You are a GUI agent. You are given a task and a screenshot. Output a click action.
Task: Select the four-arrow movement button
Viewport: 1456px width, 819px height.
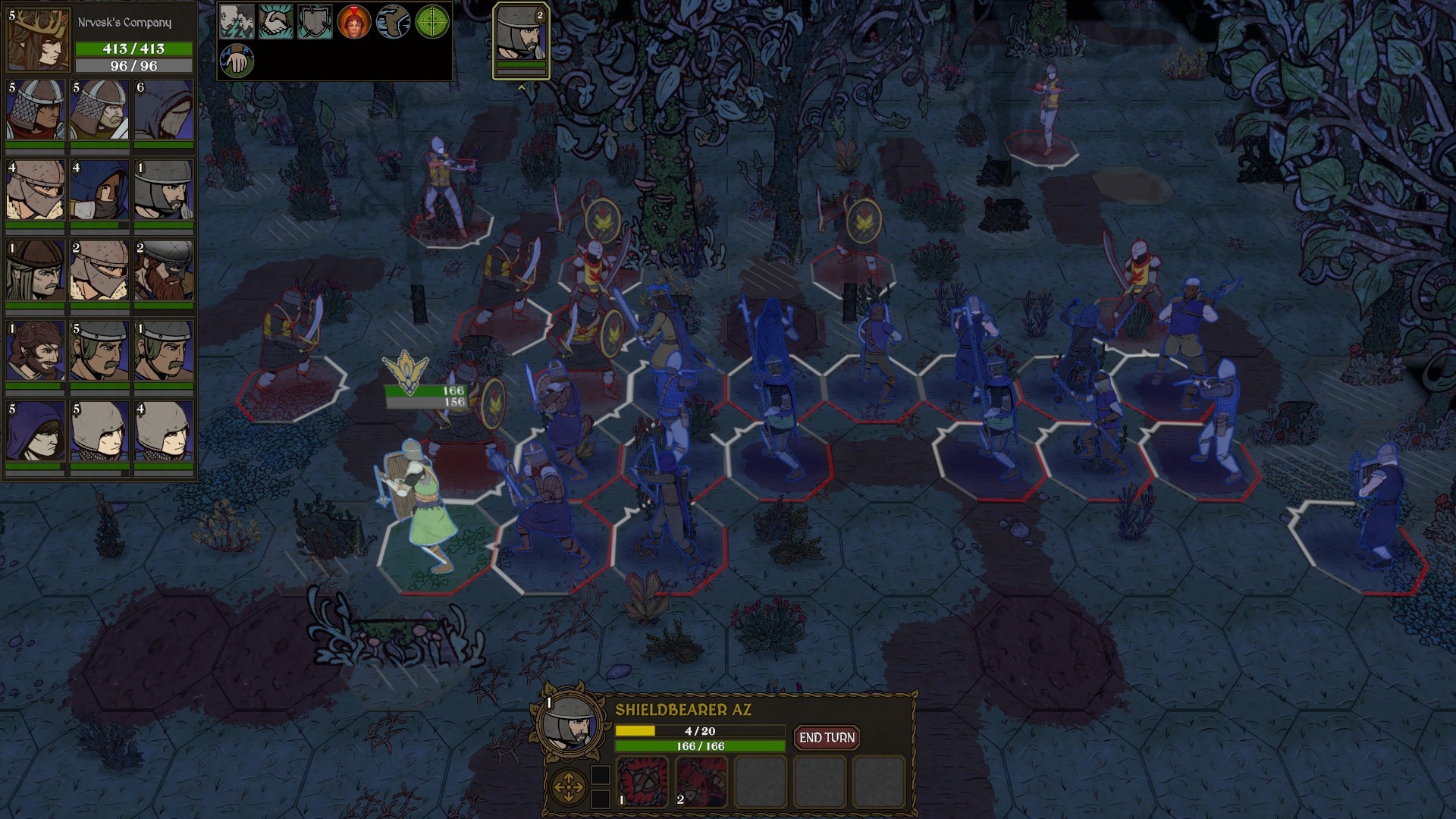tap(568, 787)
